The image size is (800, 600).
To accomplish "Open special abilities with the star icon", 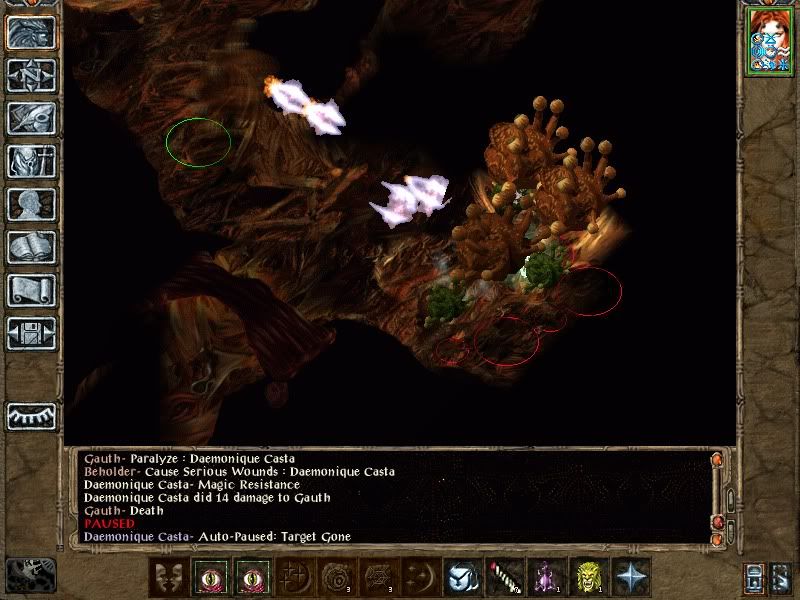I will click(633, 578).
